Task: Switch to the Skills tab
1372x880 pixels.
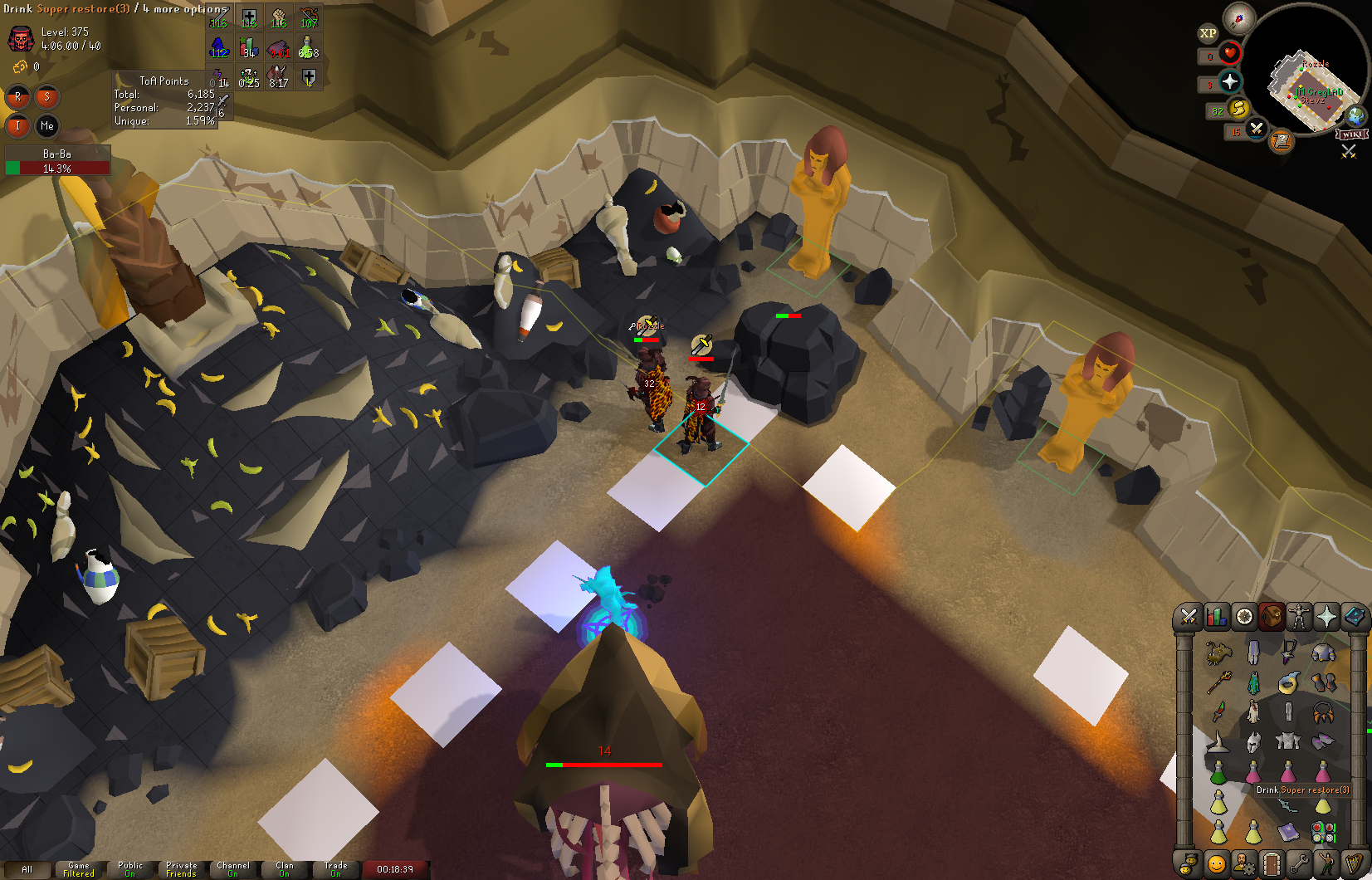Action: click(1216, 616)
